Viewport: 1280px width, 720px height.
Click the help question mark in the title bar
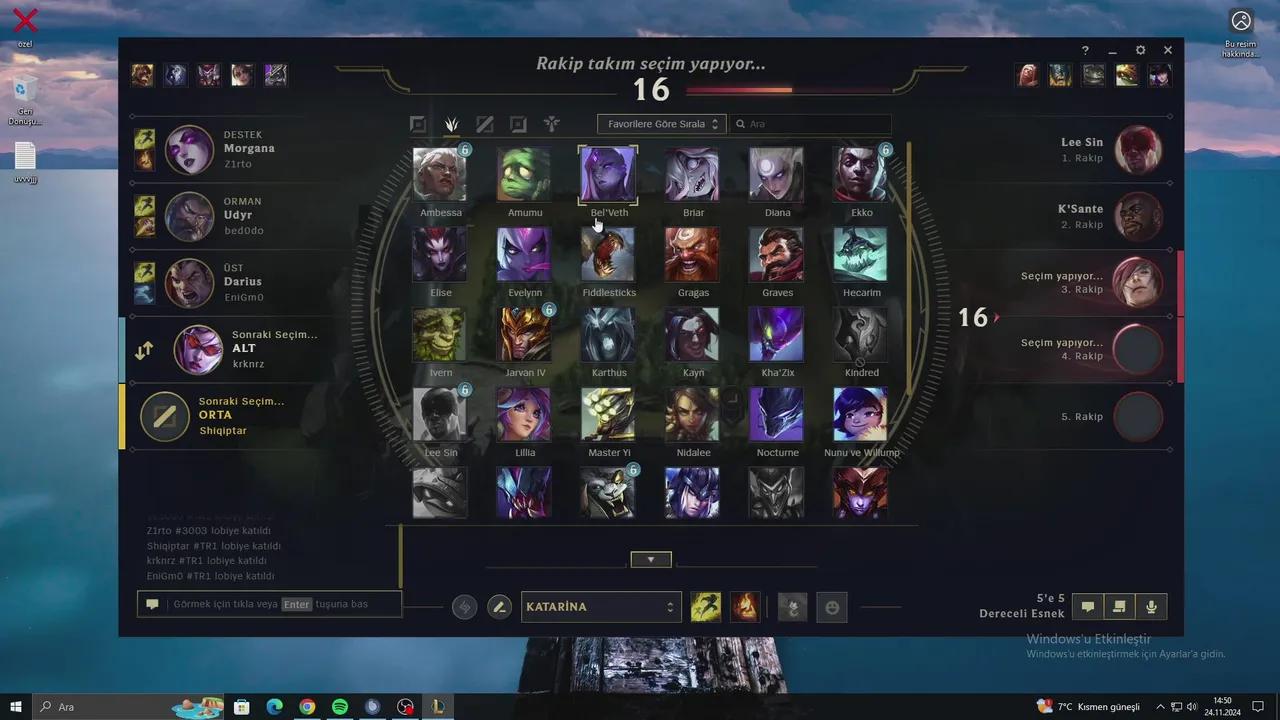(1085, 50)
